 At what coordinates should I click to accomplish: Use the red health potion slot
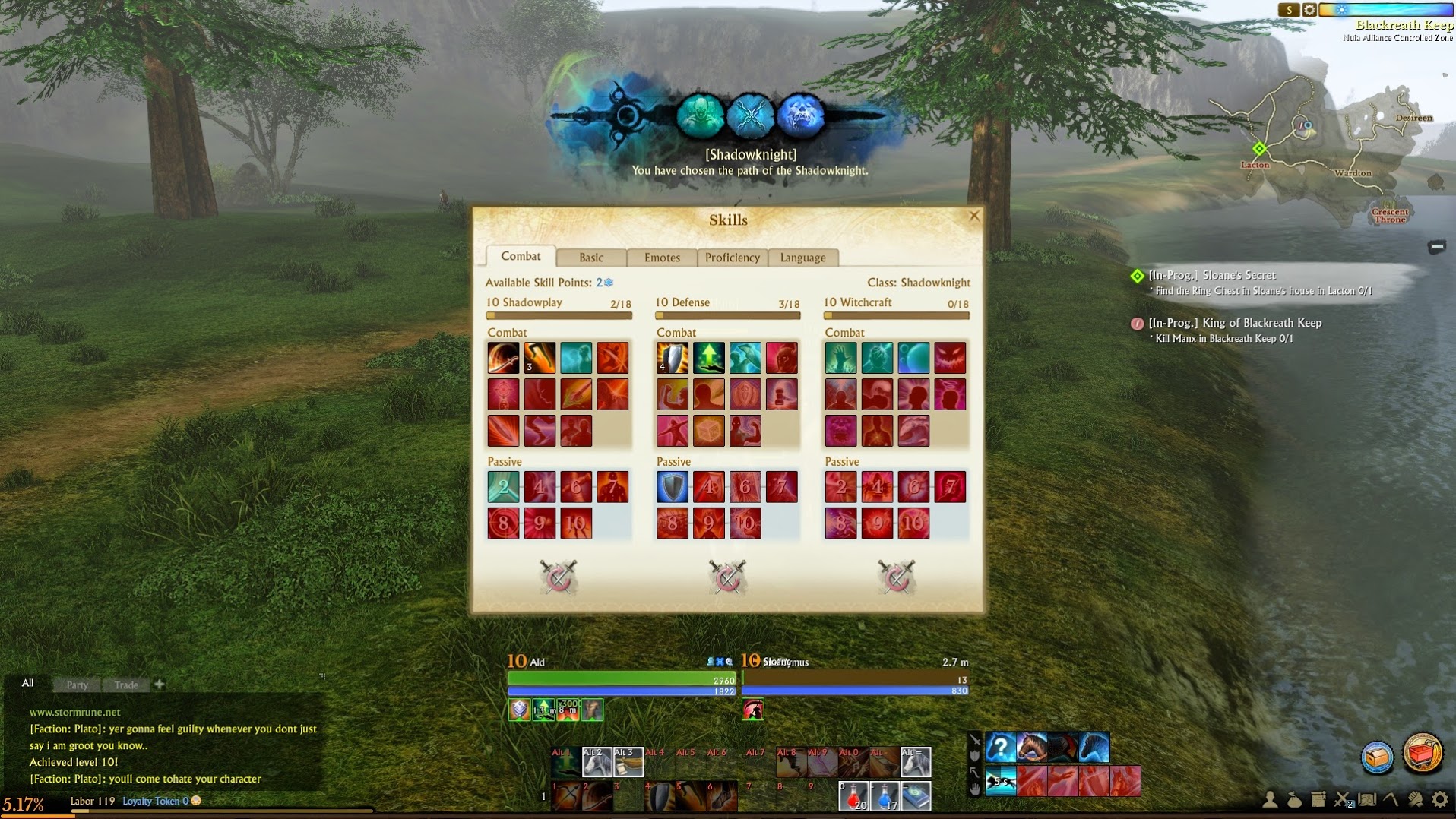pyautogui.click(x=853, y=796)
